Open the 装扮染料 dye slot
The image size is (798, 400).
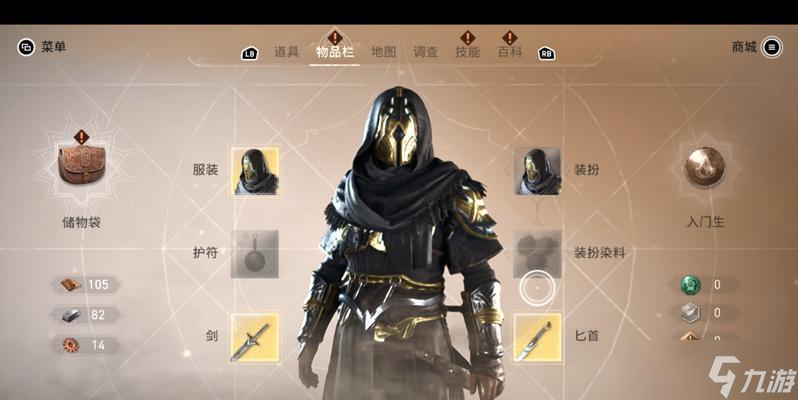(x=537, y=253)
